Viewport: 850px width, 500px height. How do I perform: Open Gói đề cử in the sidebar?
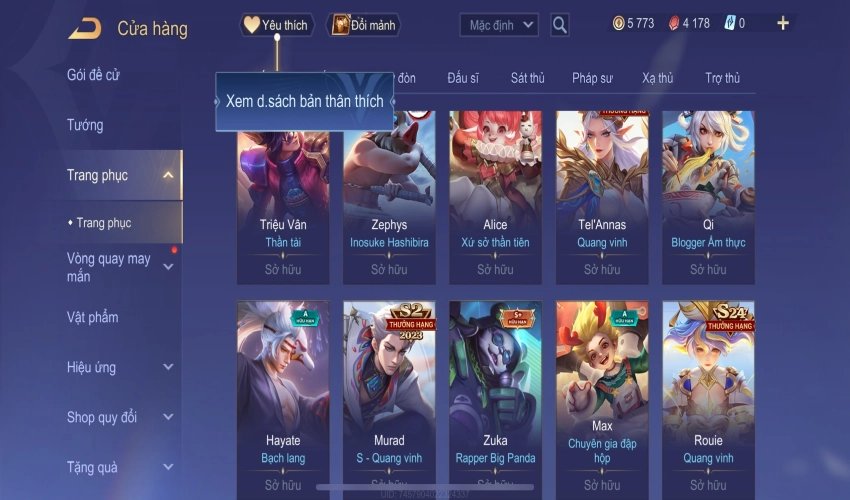click(93, 75)
